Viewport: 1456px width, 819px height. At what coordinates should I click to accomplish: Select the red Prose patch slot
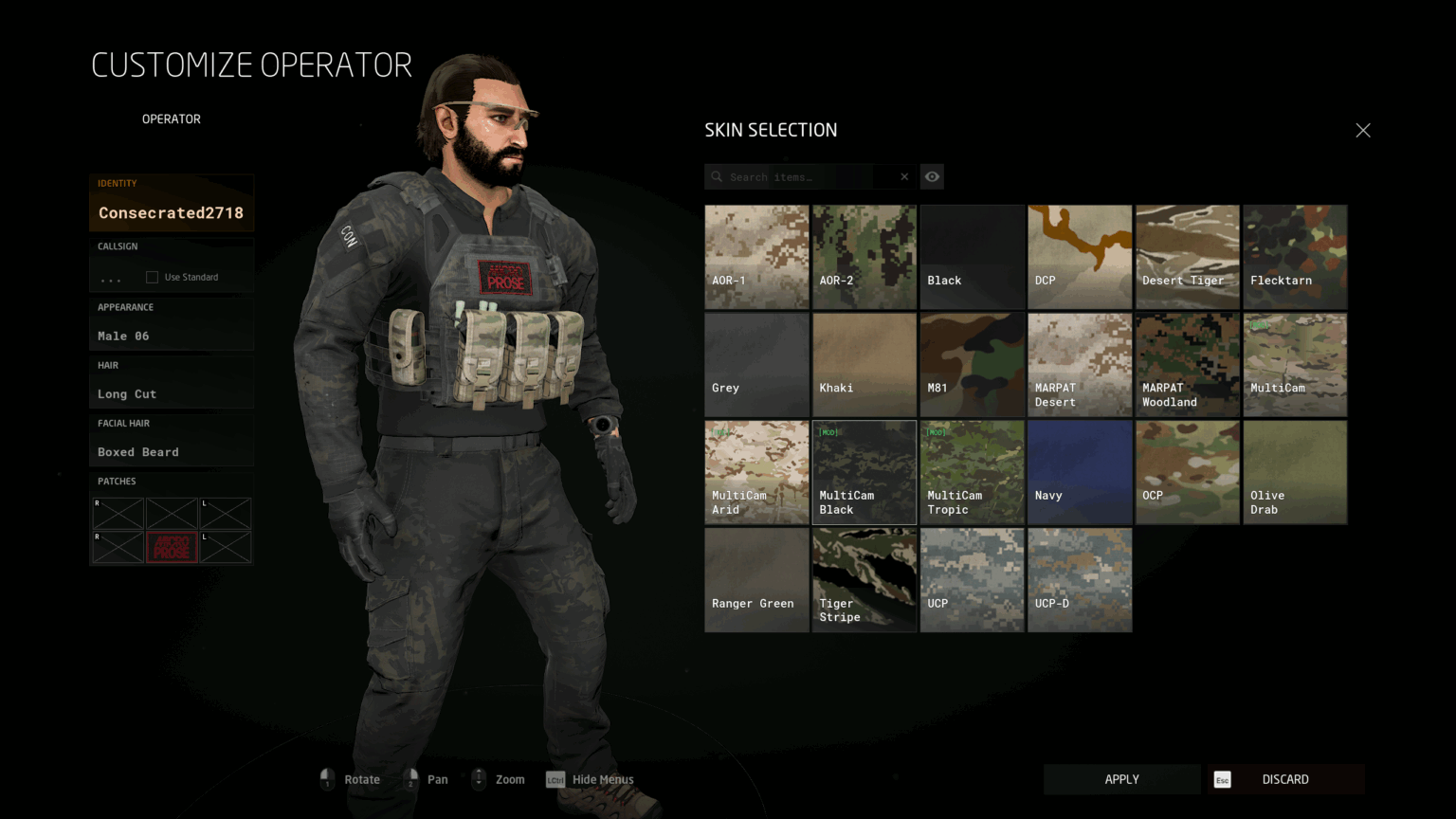click(x=172, y=547)
